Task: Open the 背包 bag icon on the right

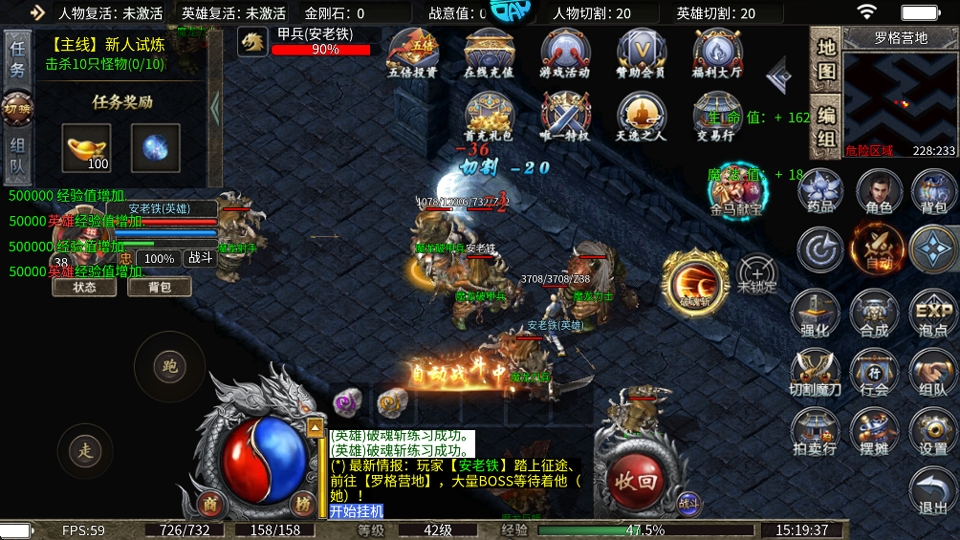Action: [933, 191]
